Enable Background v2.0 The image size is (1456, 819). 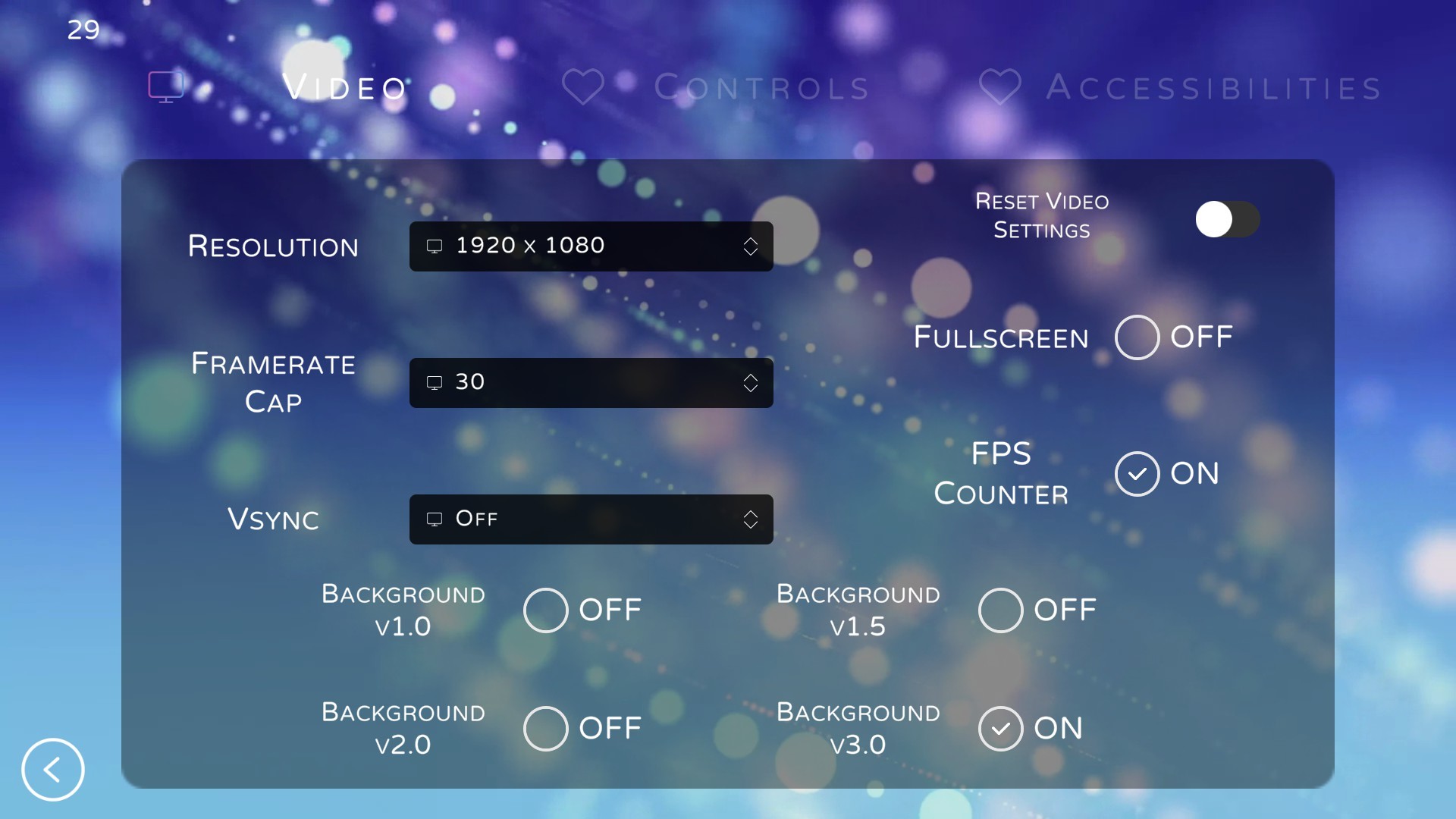[x=545, y=728]
